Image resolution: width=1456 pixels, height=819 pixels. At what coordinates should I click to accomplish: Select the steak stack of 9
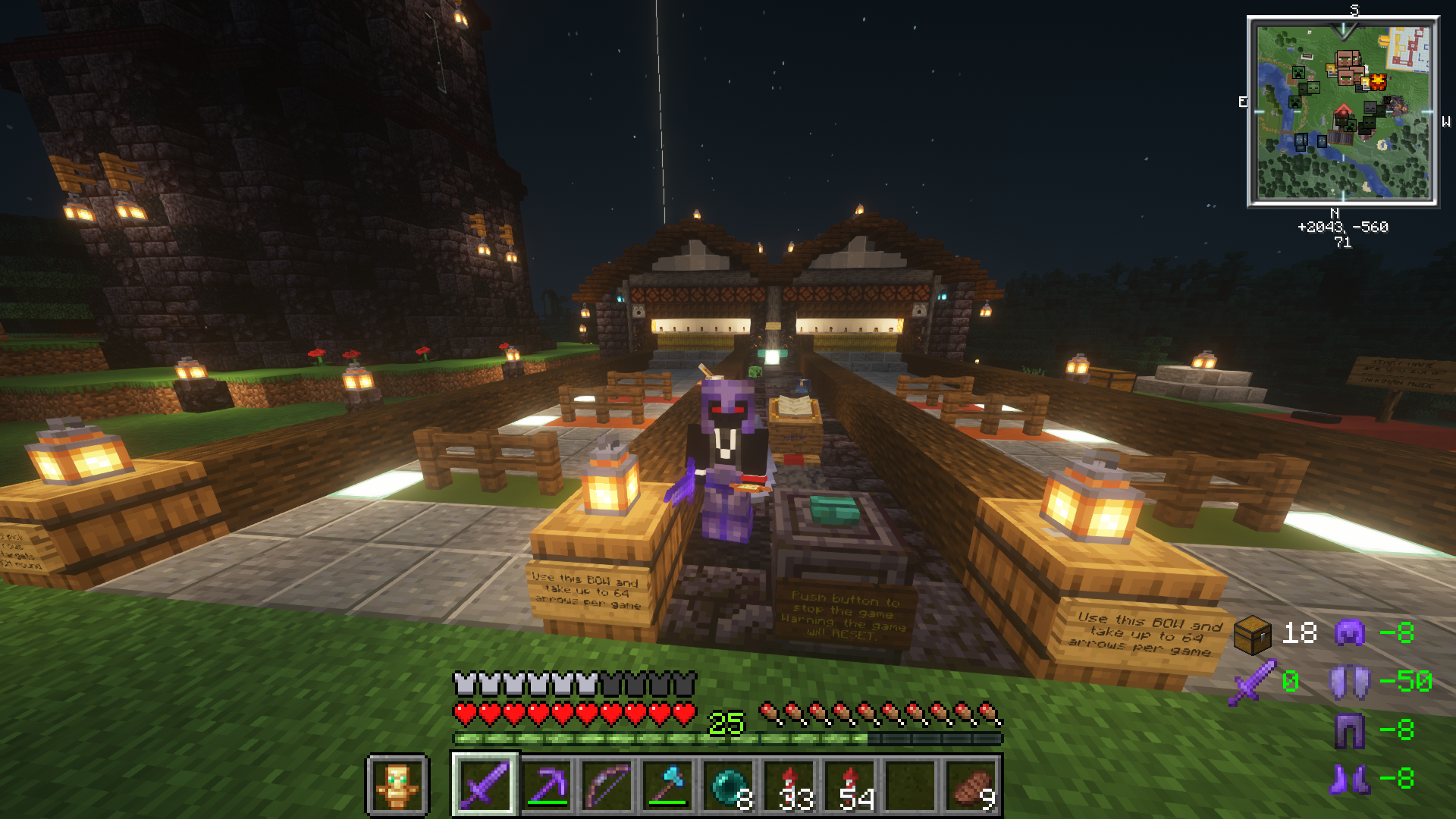972,785
